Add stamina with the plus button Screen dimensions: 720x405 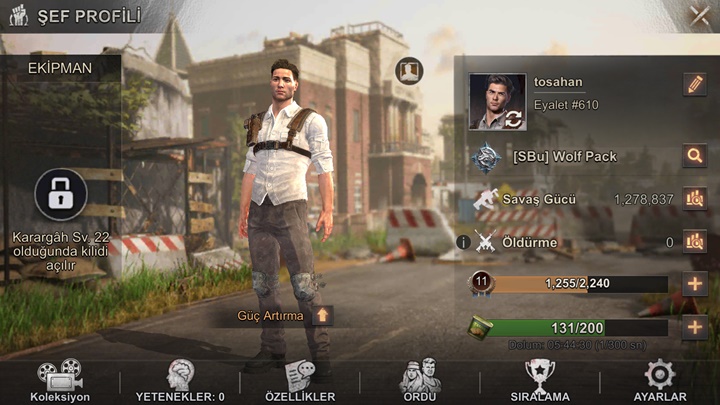694,327
